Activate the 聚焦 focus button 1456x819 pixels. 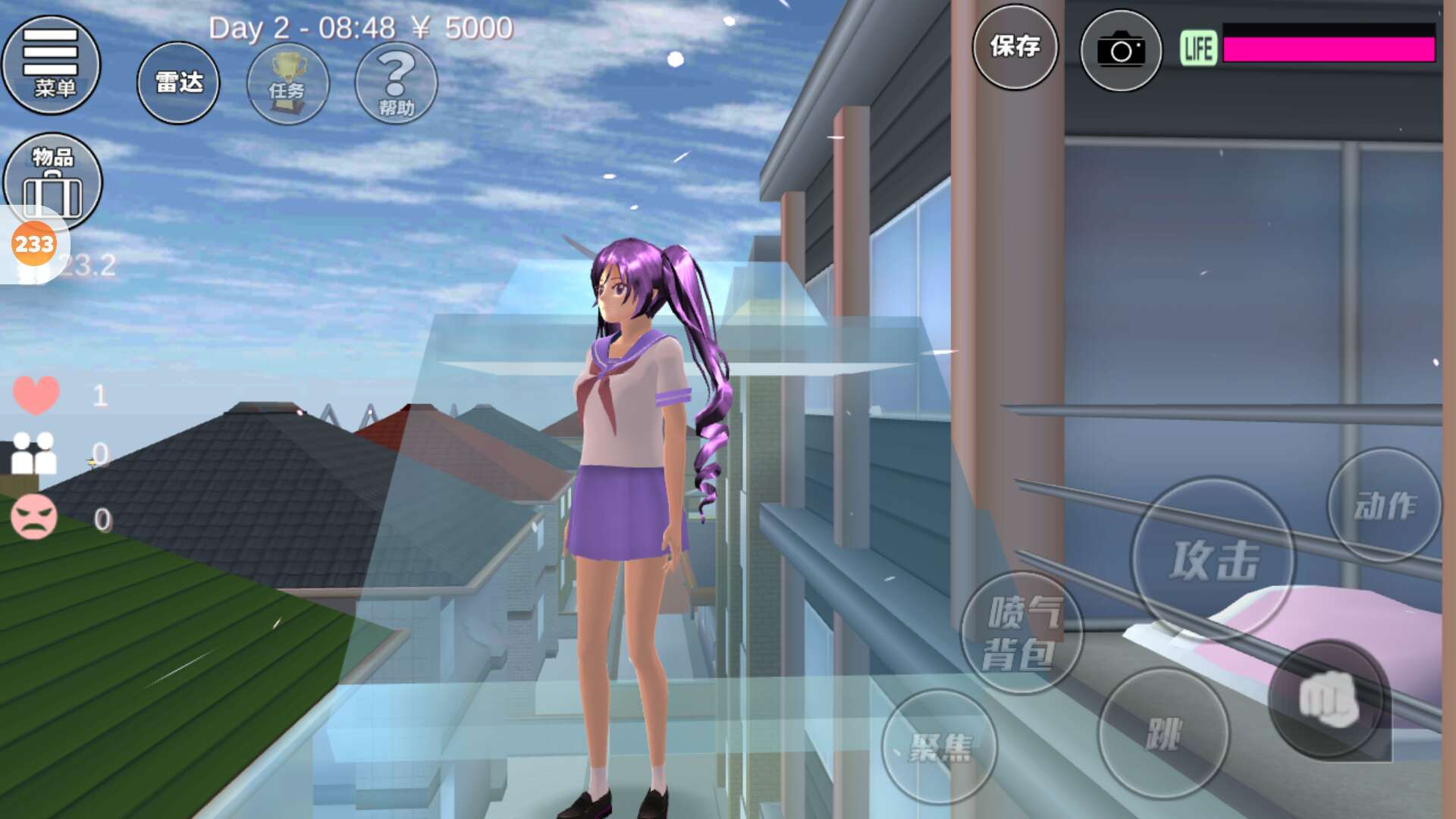[940, 747]
